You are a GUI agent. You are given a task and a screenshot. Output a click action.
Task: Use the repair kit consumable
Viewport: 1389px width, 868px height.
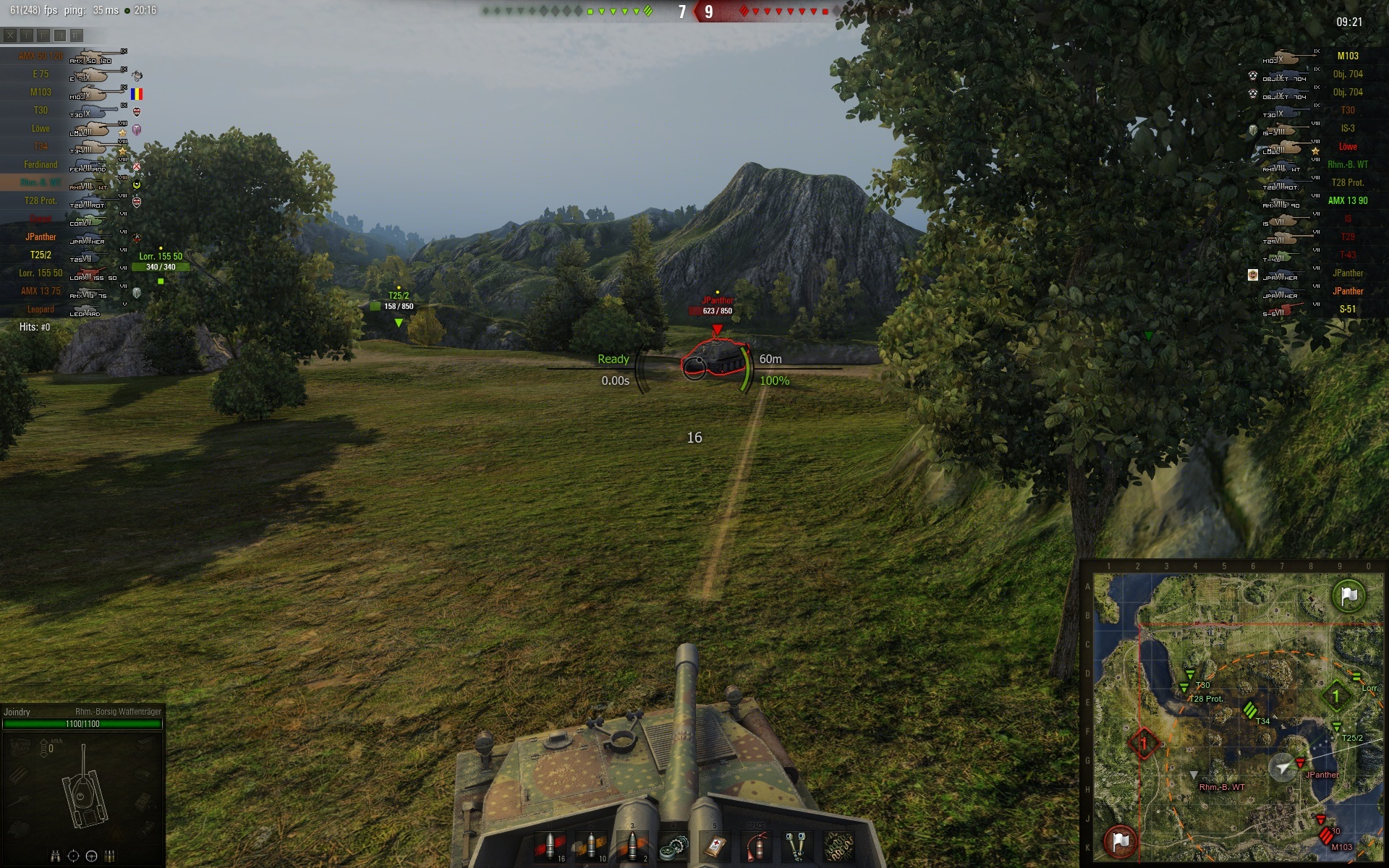(x=674, y=846)
